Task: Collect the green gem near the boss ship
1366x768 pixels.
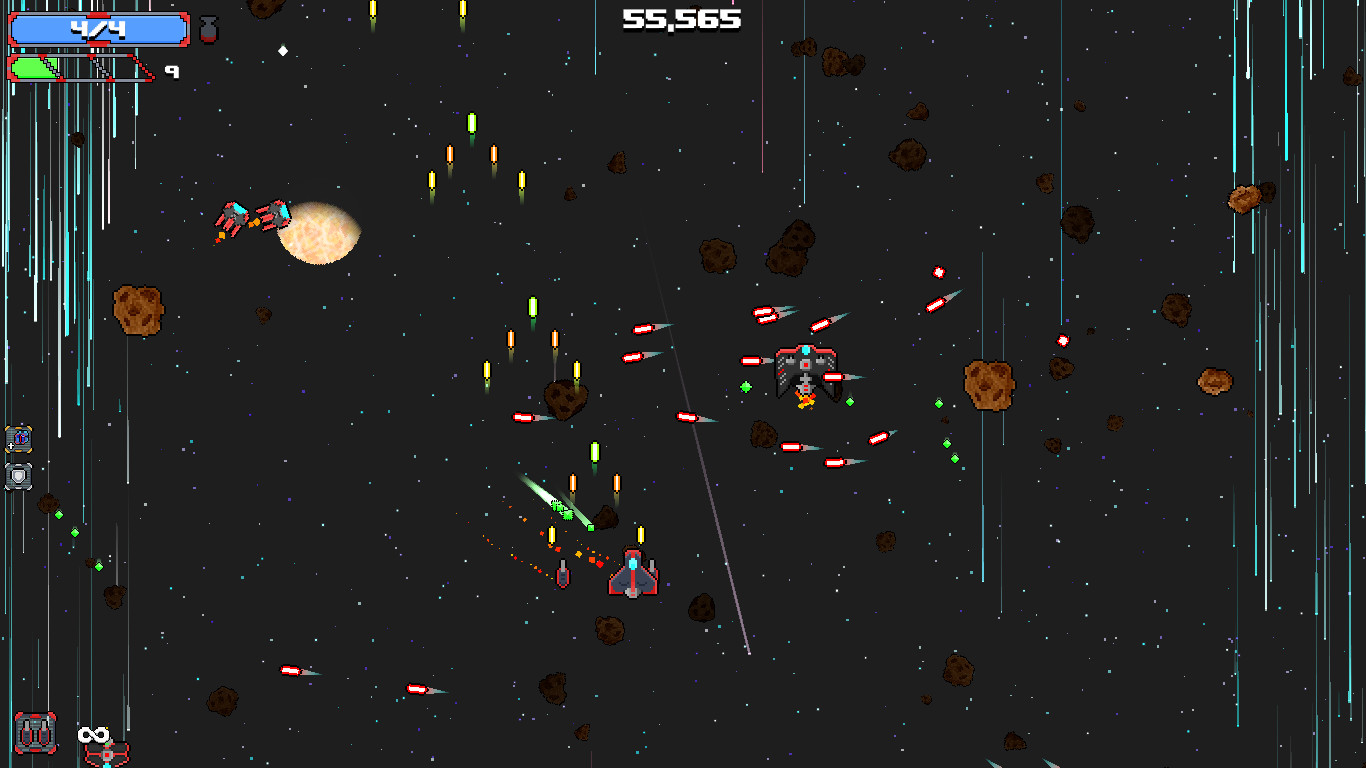Action: (x=746, y=385)
